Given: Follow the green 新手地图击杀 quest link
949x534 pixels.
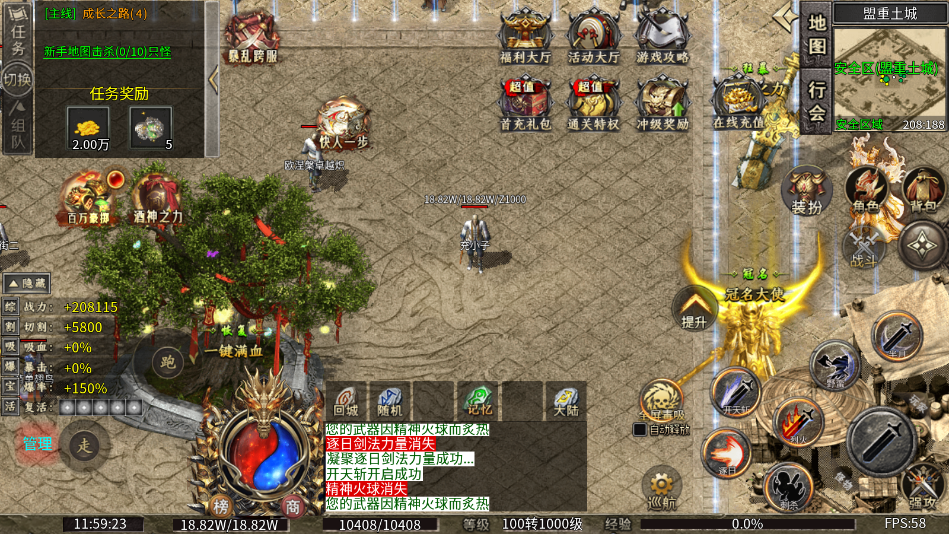Looking at the screenshot, I should point(107,52).
